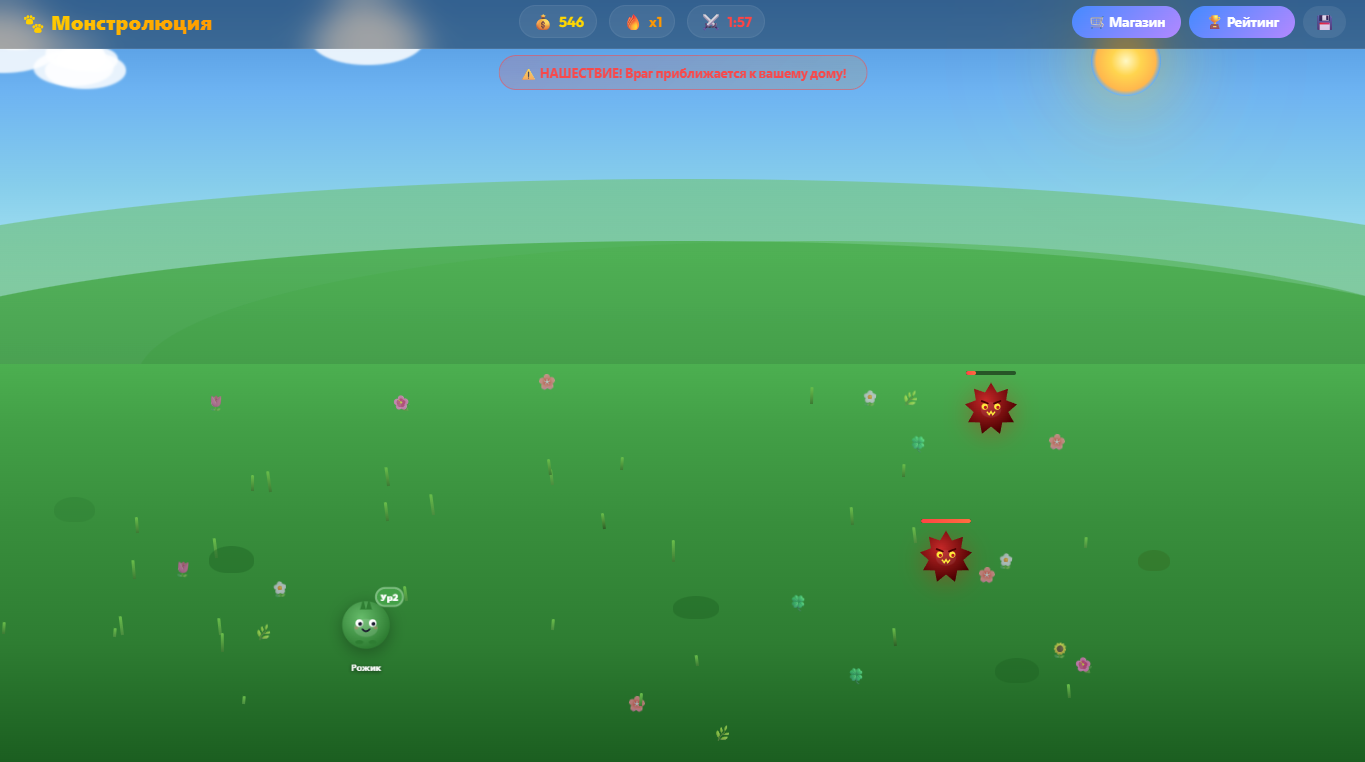Click the name label Рожик
Image resolution: width=1365 pixels, height=762 pixels.
click(366, 666)
